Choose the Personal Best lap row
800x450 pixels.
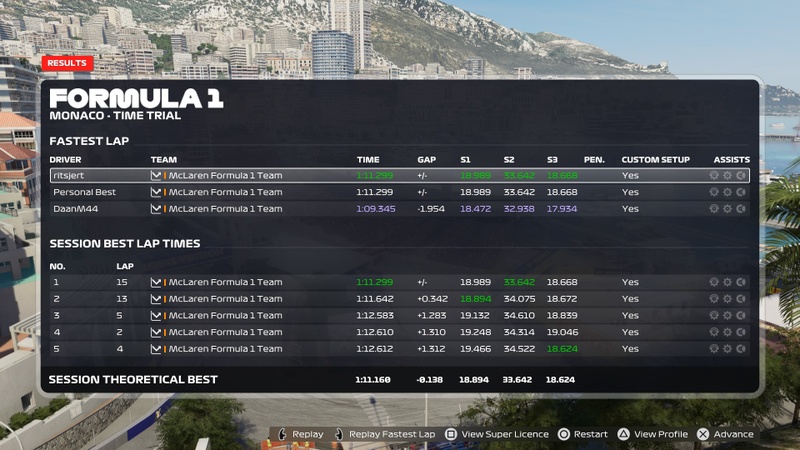pyautogui.click(x=400, y=192)
